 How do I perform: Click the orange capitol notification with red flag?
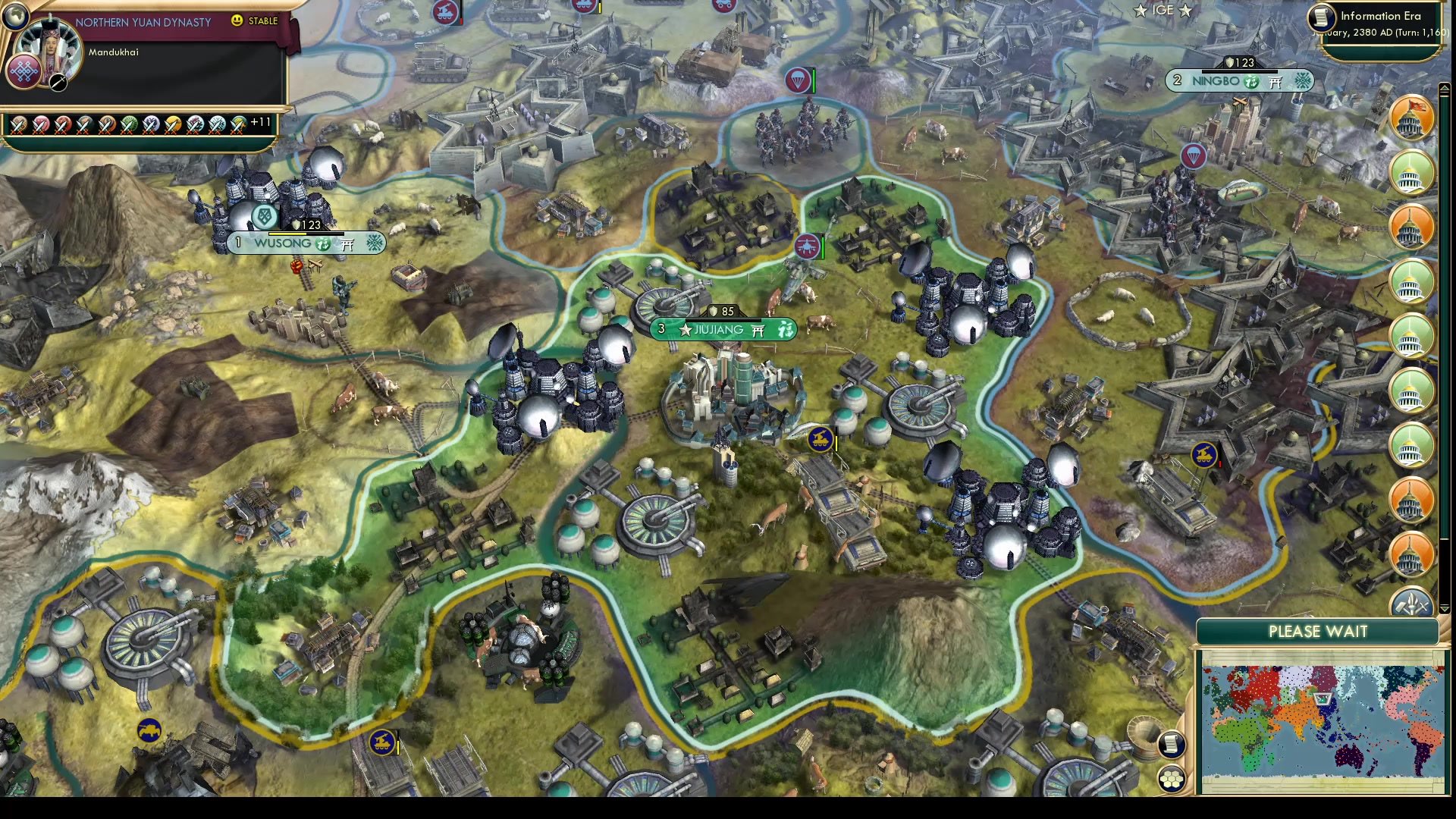1410,119
